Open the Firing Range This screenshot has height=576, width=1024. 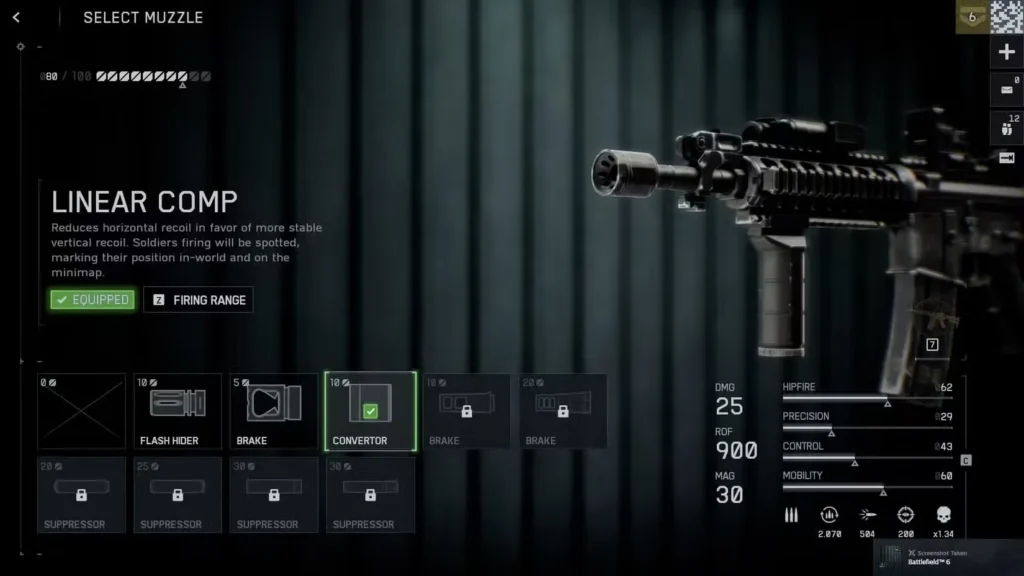pos(198,300)
